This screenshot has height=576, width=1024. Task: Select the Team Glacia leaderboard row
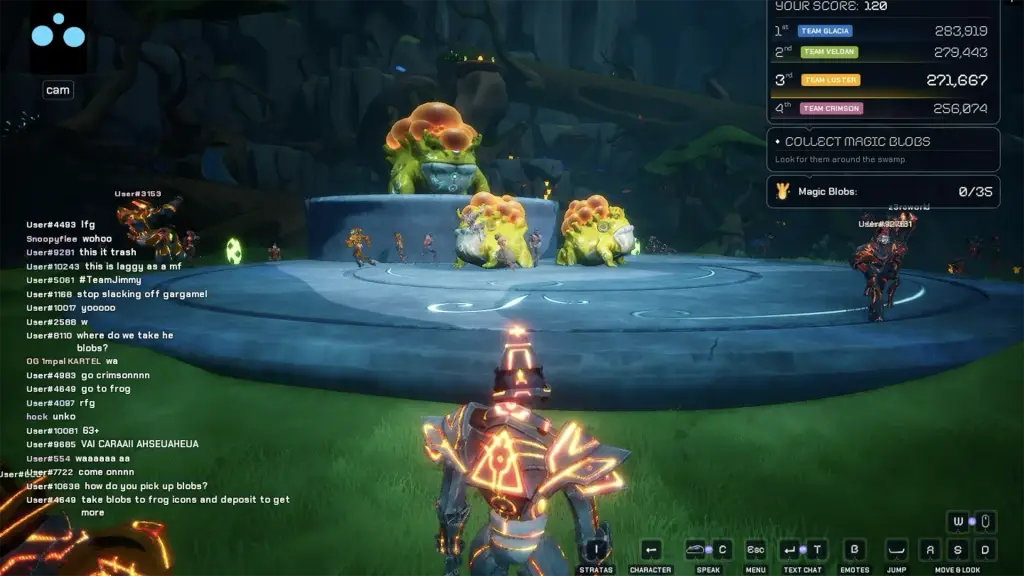pyautogui.click(x=882, y=31)
